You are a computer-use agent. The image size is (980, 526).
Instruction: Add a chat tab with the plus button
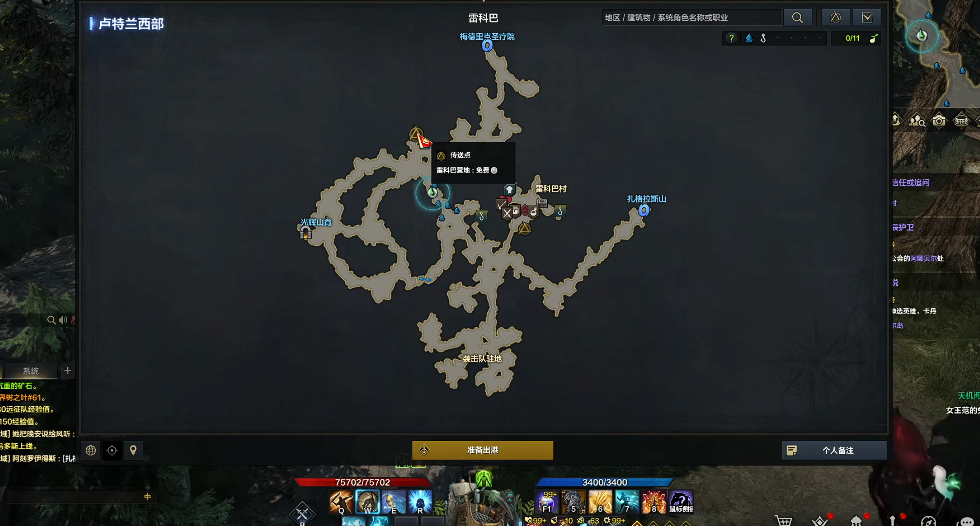click(68, 371)
